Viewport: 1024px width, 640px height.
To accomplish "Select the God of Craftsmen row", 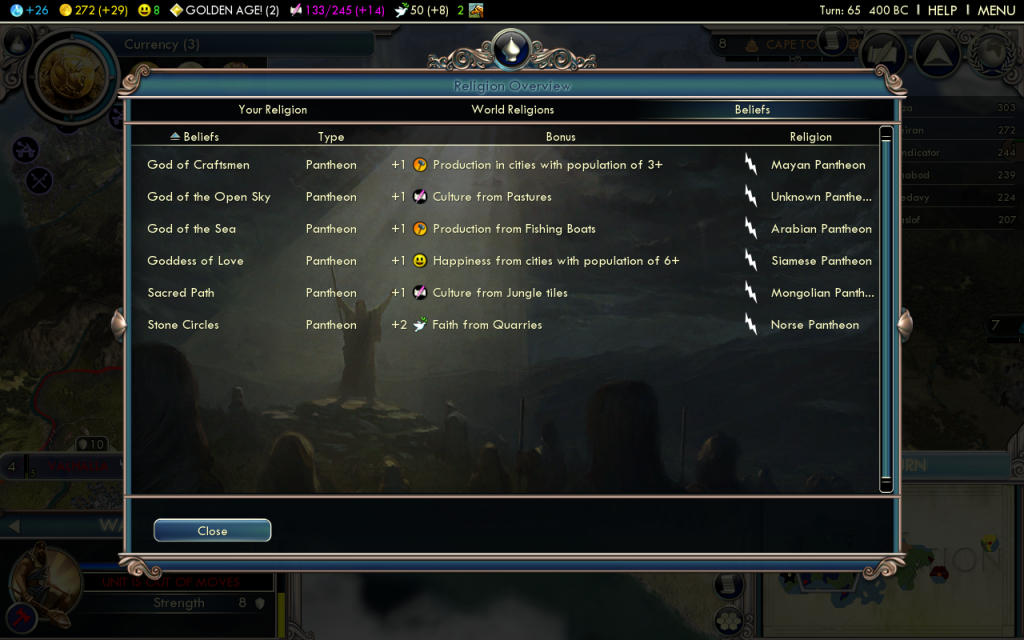I will (198, 165).
